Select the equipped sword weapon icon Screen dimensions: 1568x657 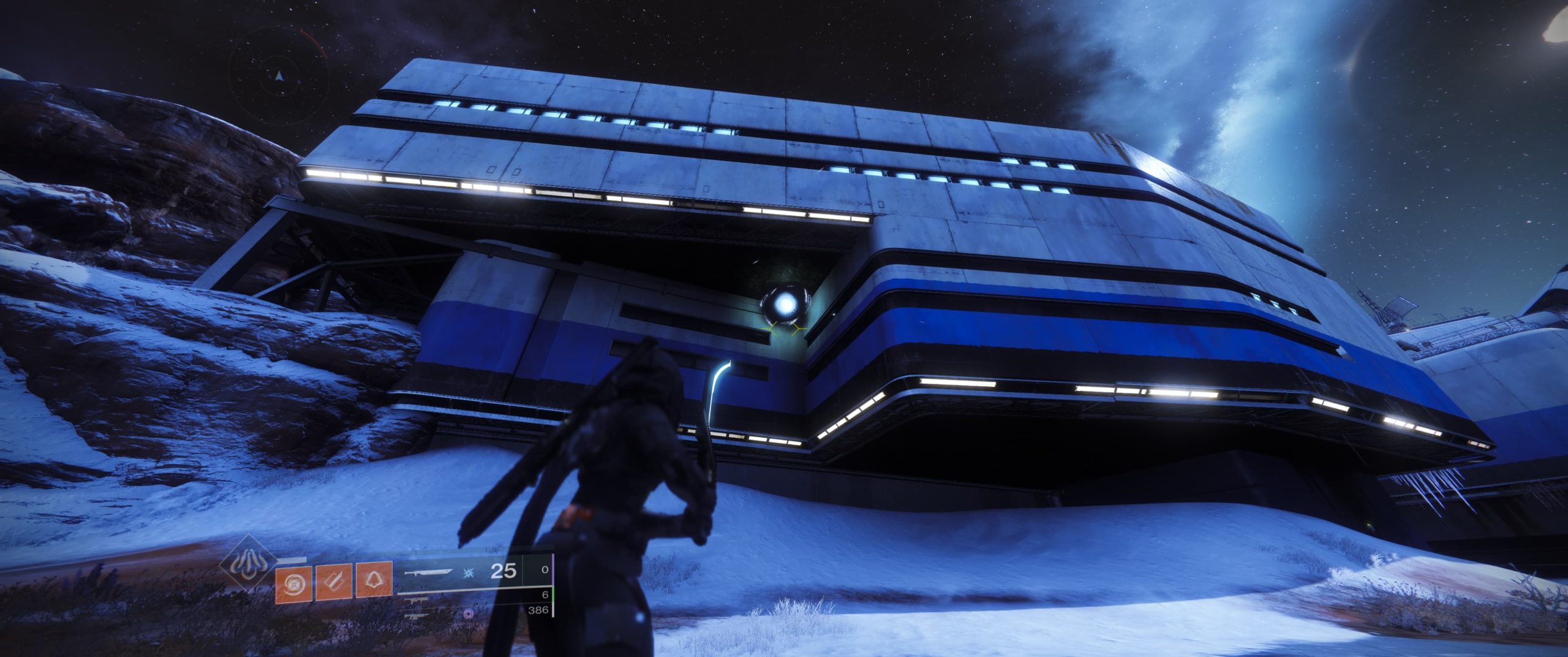[x=429, y=573]
